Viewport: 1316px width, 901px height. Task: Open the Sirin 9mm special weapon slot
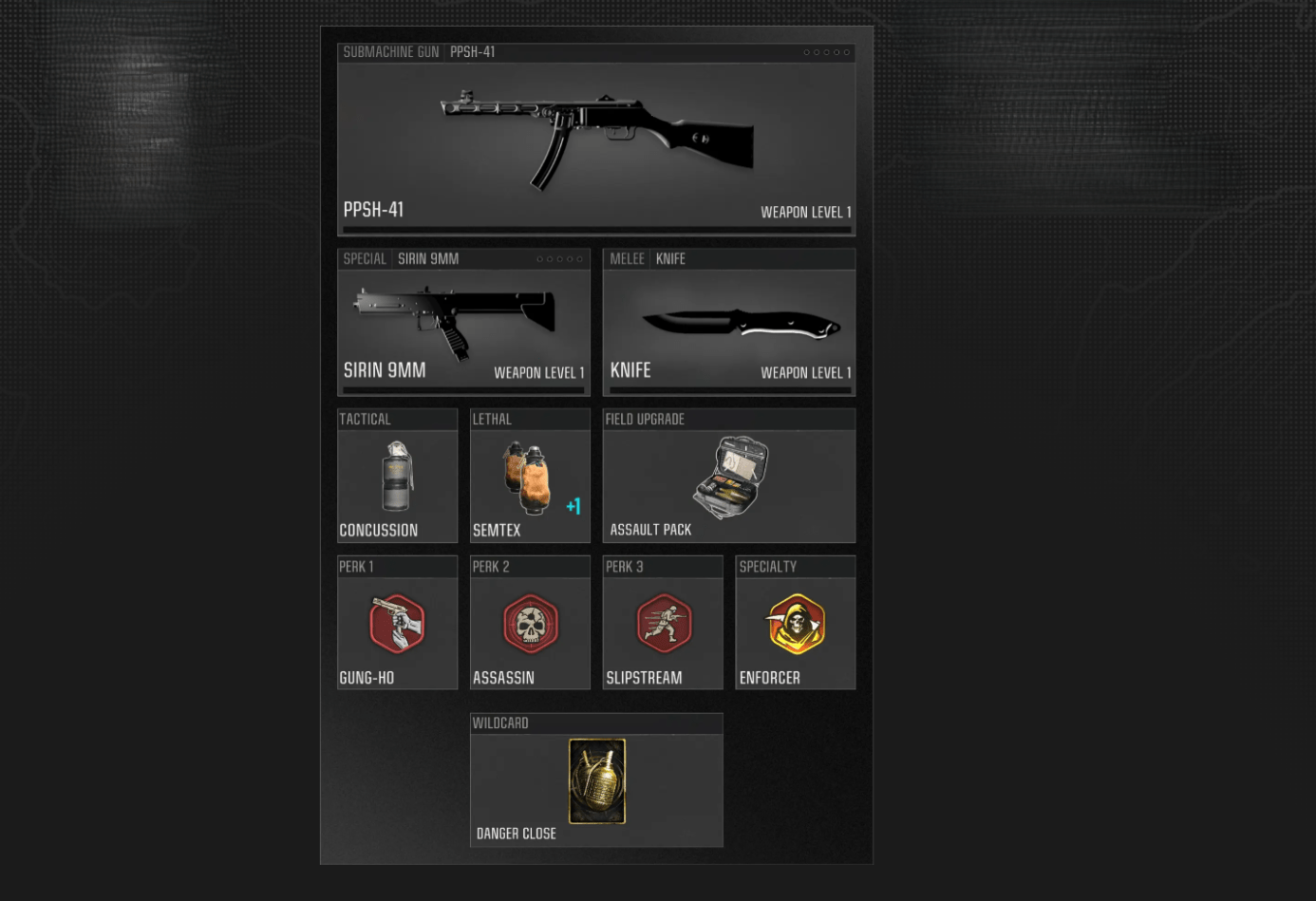(x=463, y=325)
